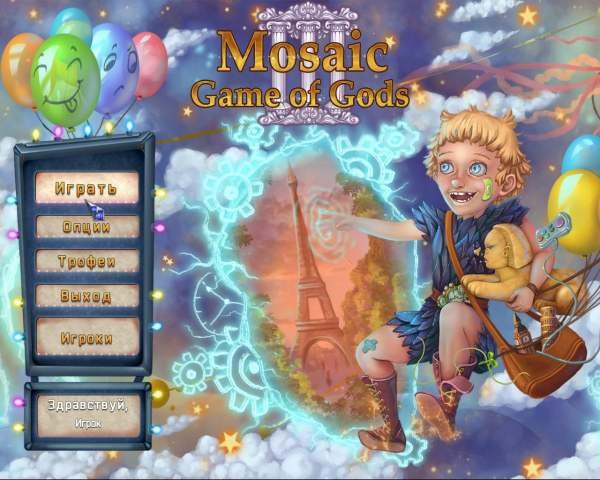Screen dimensions: 600x480
Task: Choose Выход to quit the game
Action: (86, 296)
